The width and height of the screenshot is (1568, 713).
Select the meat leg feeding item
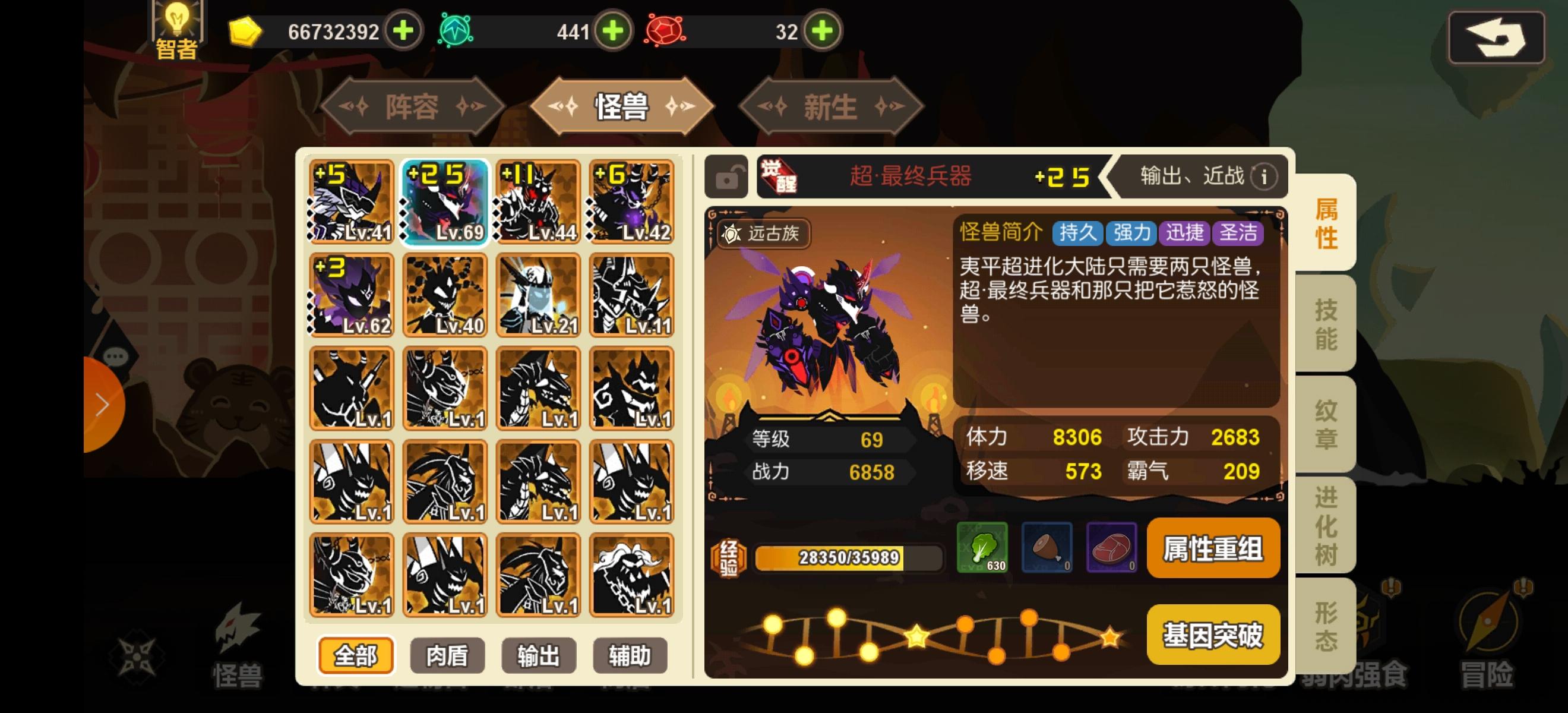[x=1049, y=548]
